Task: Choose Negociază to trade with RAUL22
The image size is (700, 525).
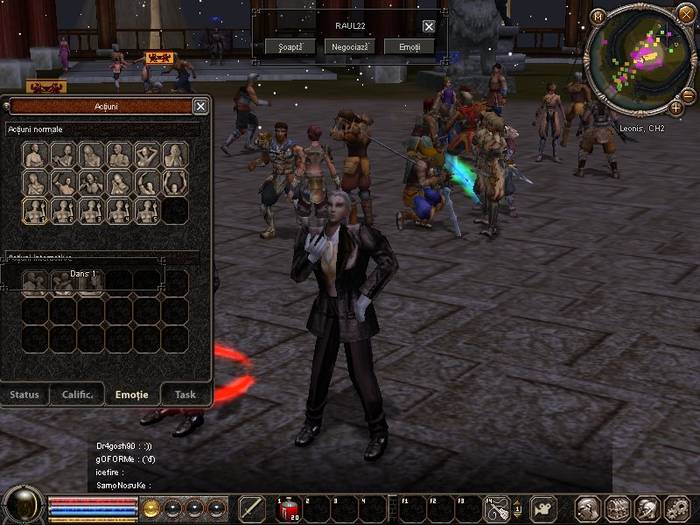Action: tap(349, 47)
